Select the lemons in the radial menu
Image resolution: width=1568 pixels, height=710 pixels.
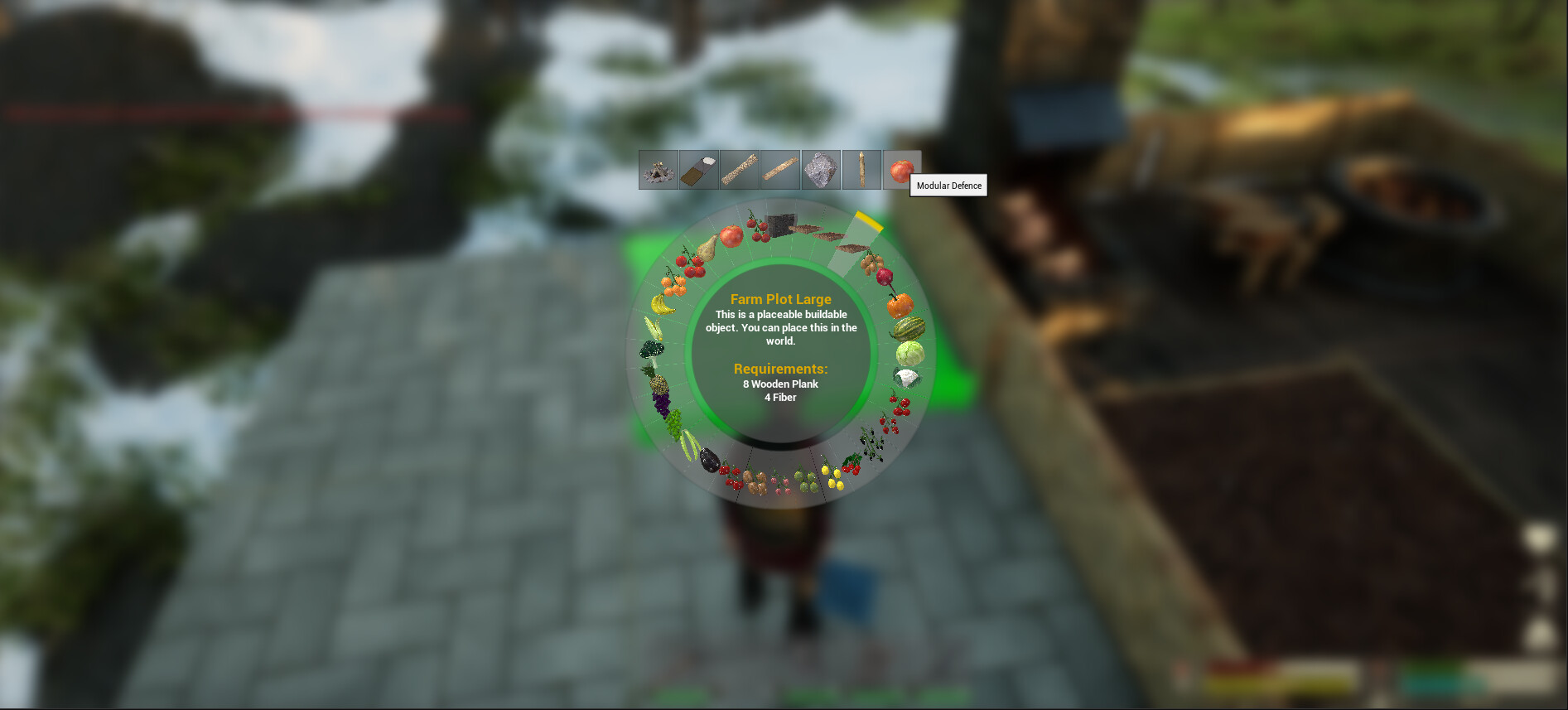(831, 478)
